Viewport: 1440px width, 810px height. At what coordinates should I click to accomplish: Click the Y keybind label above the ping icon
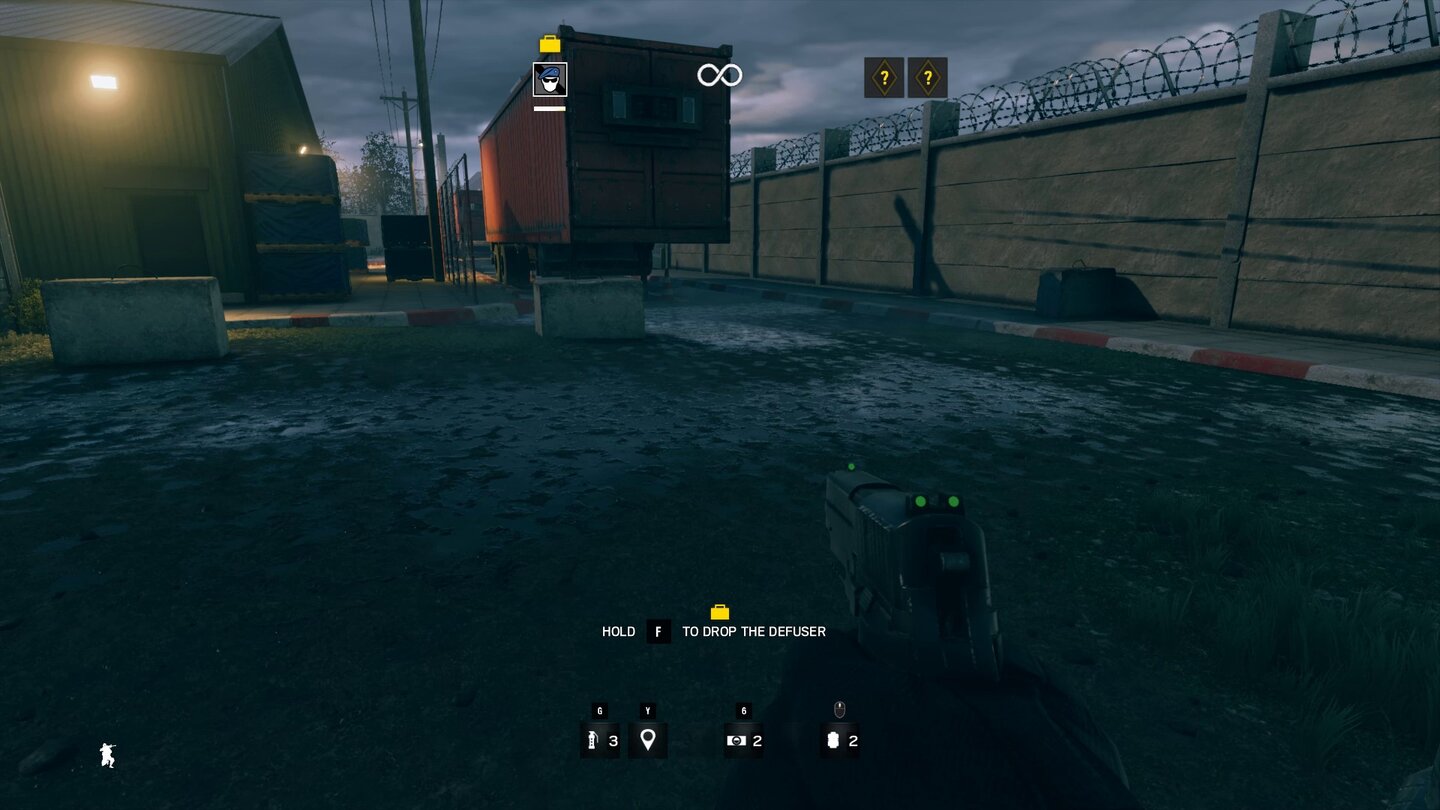(648, 711)
